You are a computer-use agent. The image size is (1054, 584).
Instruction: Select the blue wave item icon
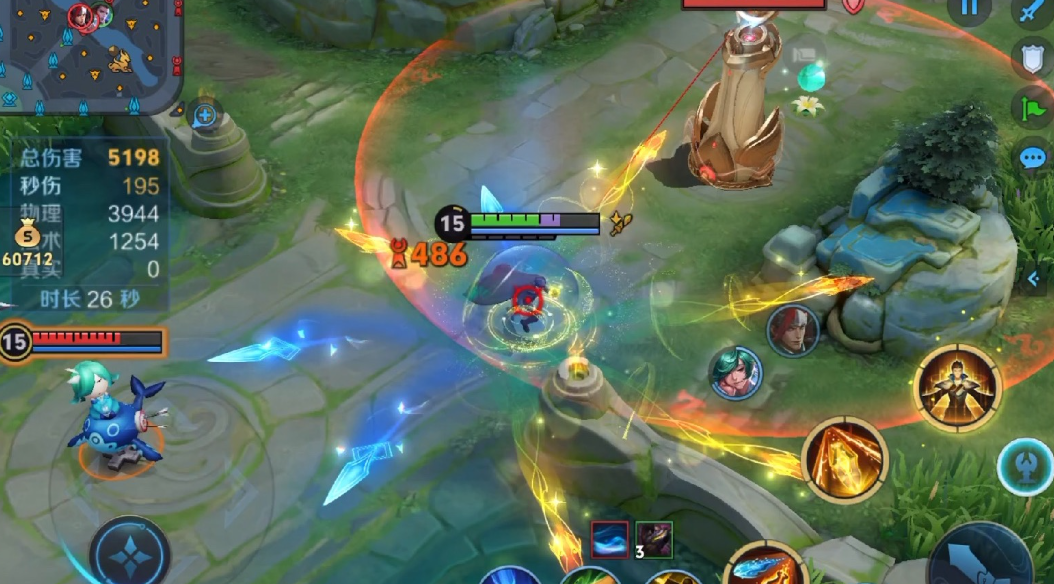click(610, 540)
